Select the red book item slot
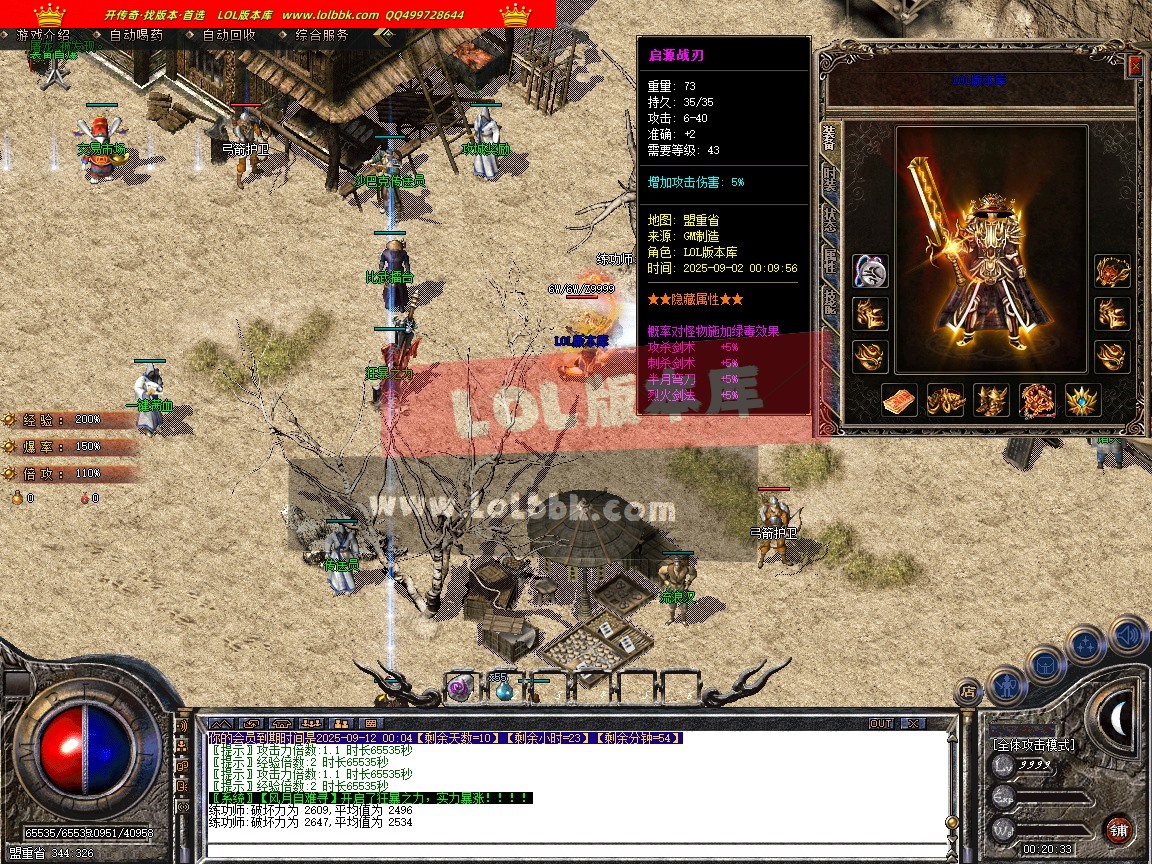The width and height of the screenshot is (1152, 864). click(x=898, y=400)
